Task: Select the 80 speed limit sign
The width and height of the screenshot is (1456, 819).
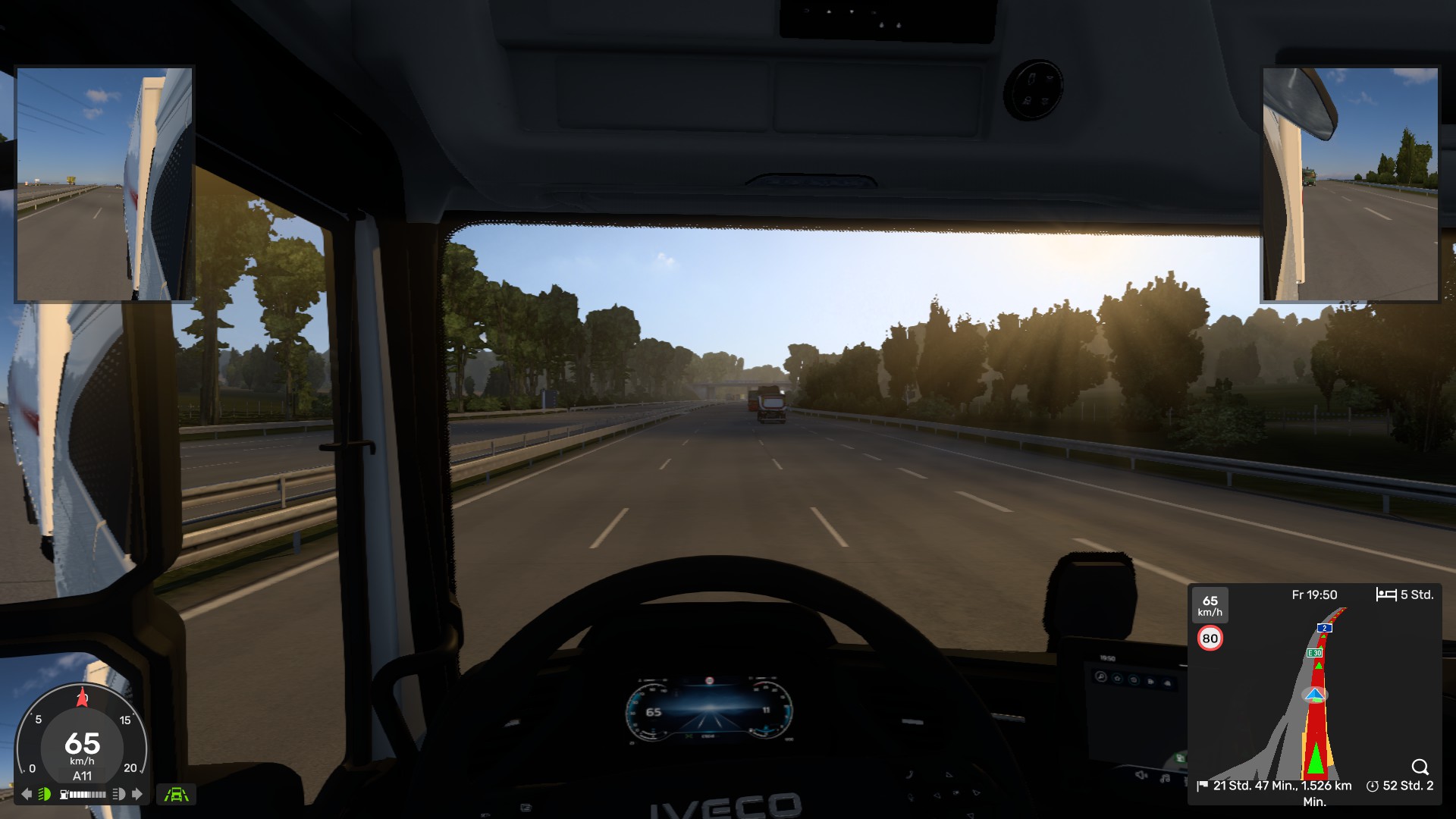Action: point(1210,639)
